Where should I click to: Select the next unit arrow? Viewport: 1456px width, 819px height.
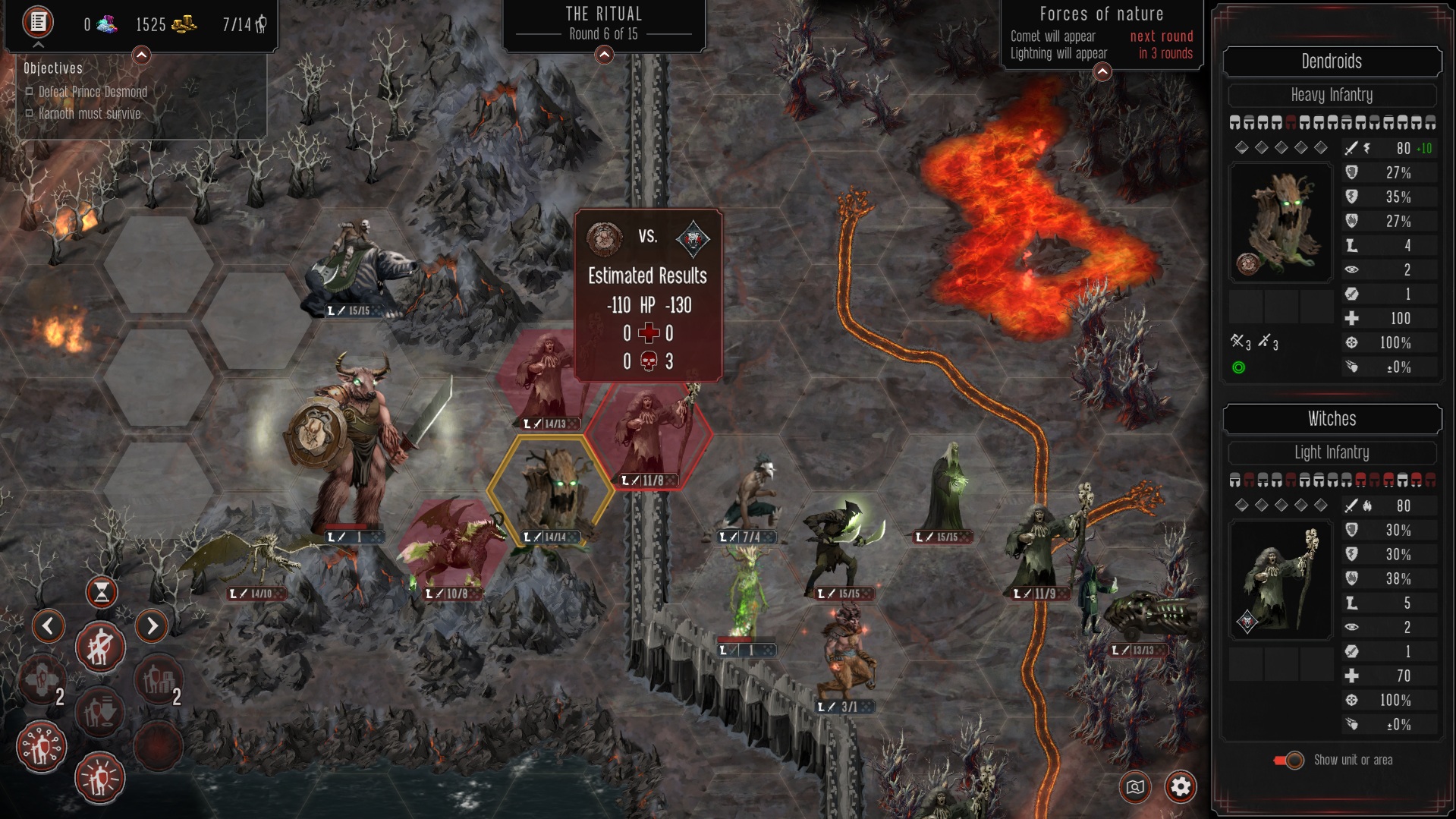click(152, 626)
